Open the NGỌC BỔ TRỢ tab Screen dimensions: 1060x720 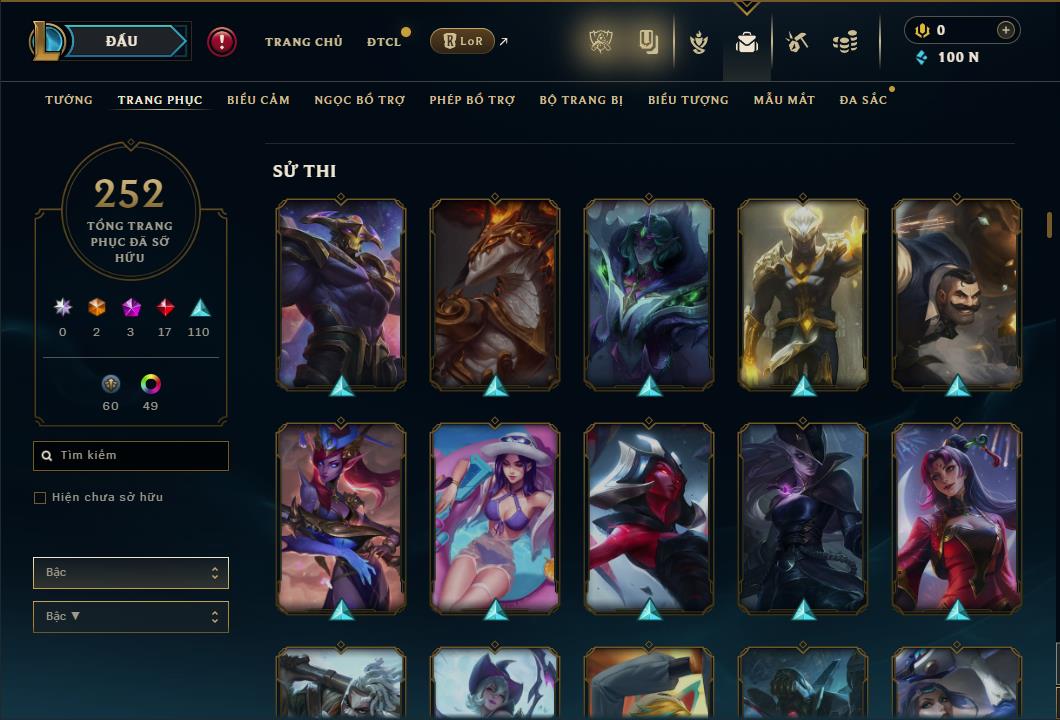point(359,100)
